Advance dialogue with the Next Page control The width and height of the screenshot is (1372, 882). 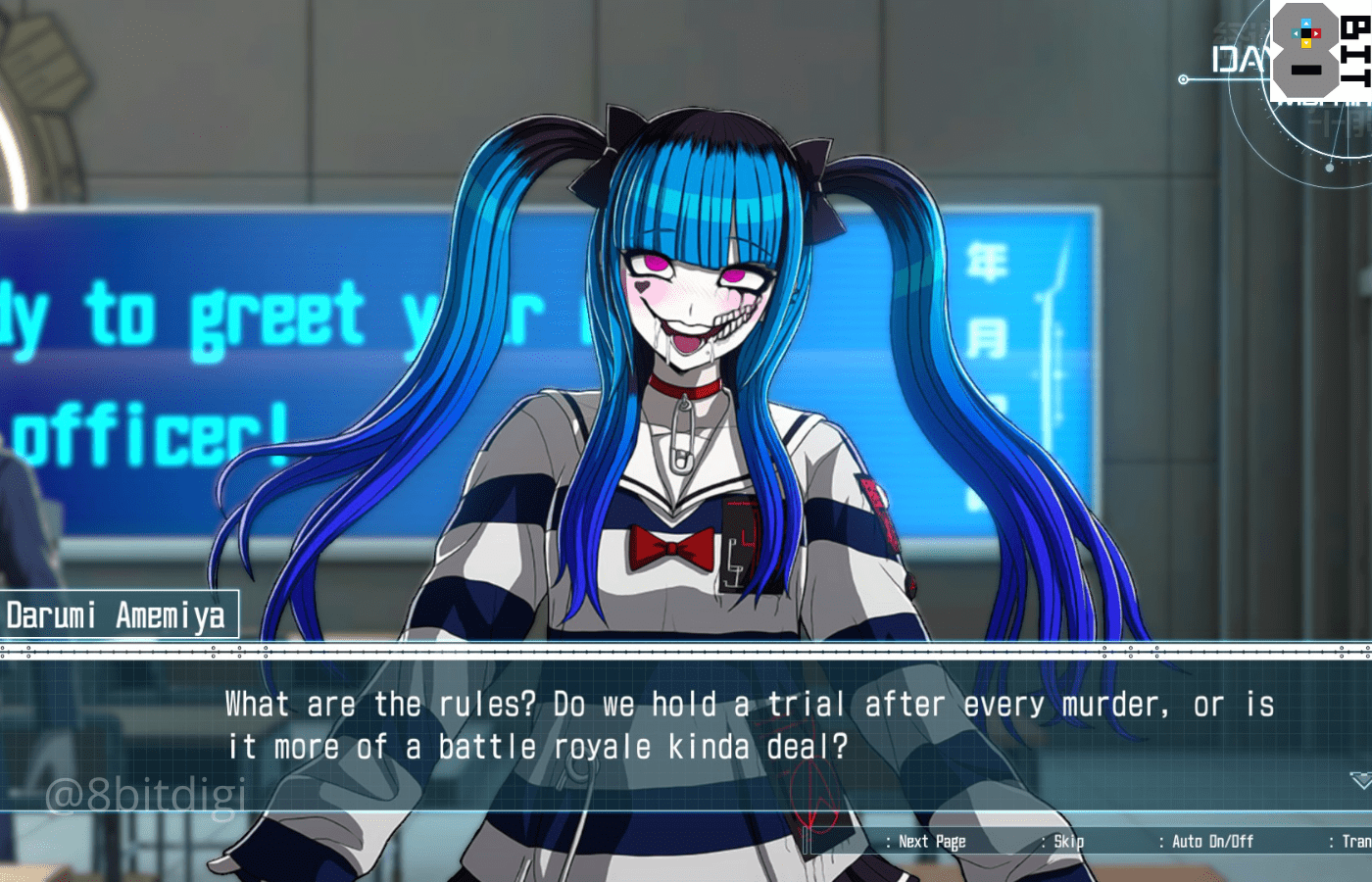click(x=931, y=842)
